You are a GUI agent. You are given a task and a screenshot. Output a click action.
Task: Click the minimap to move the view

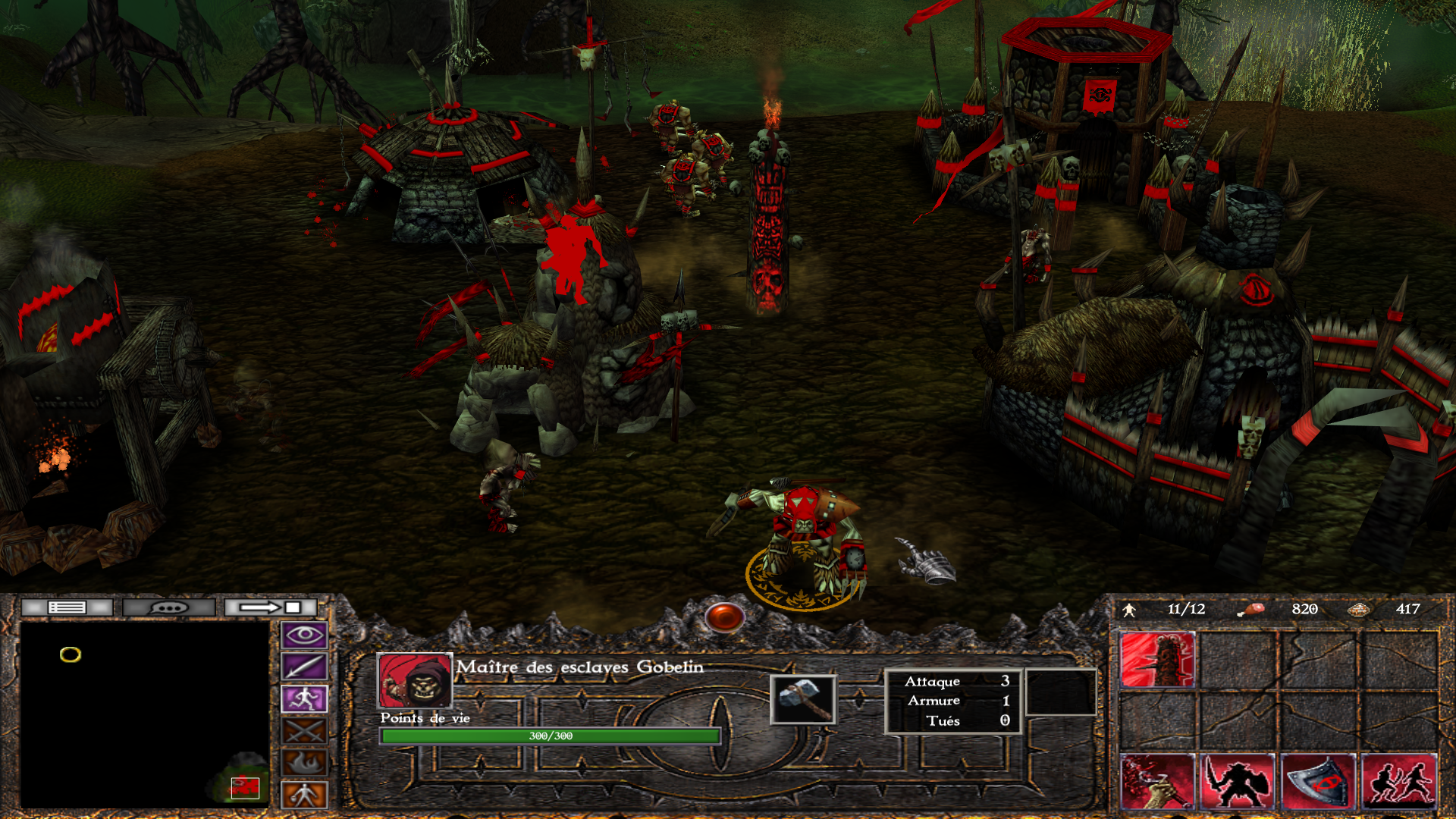point(144,714)
